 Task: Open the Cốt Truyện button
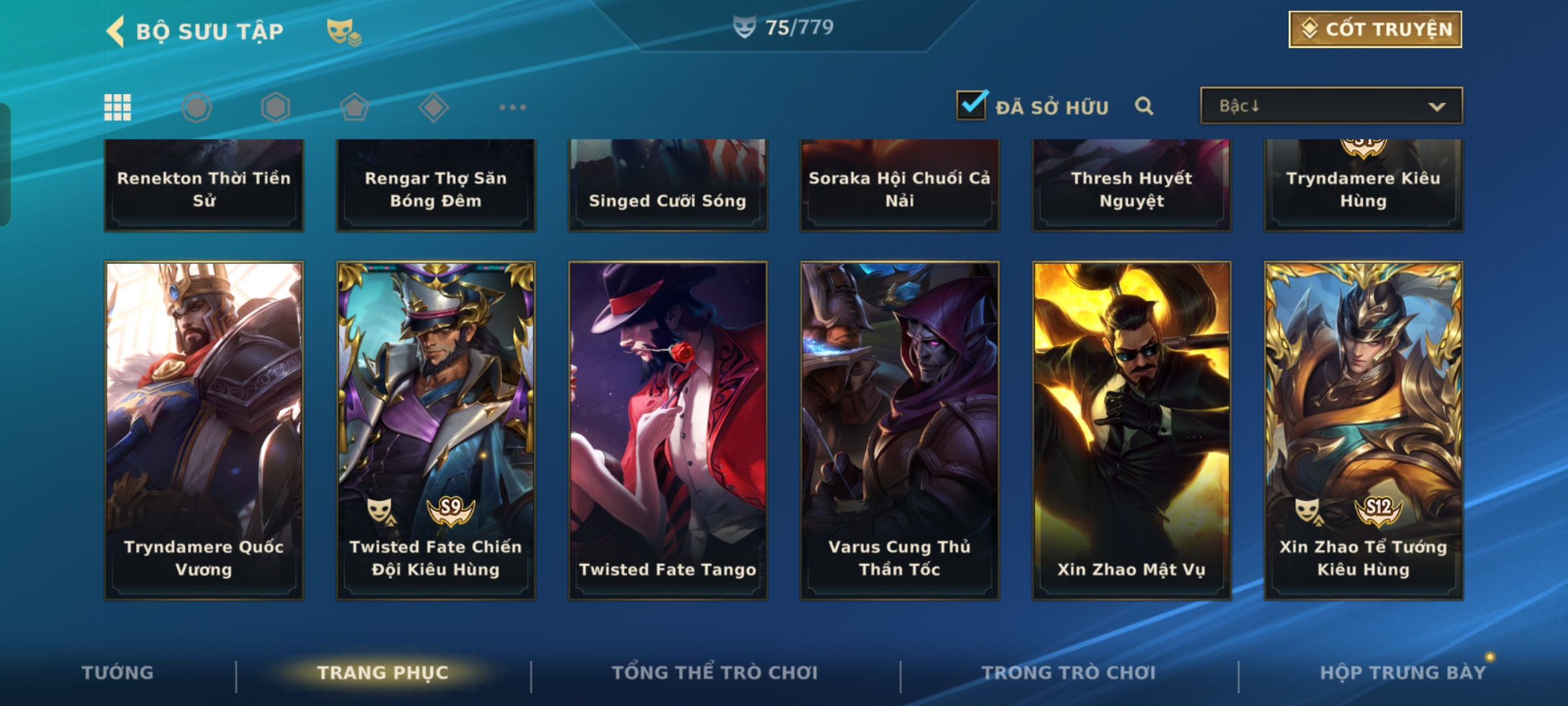(1375, 29)
